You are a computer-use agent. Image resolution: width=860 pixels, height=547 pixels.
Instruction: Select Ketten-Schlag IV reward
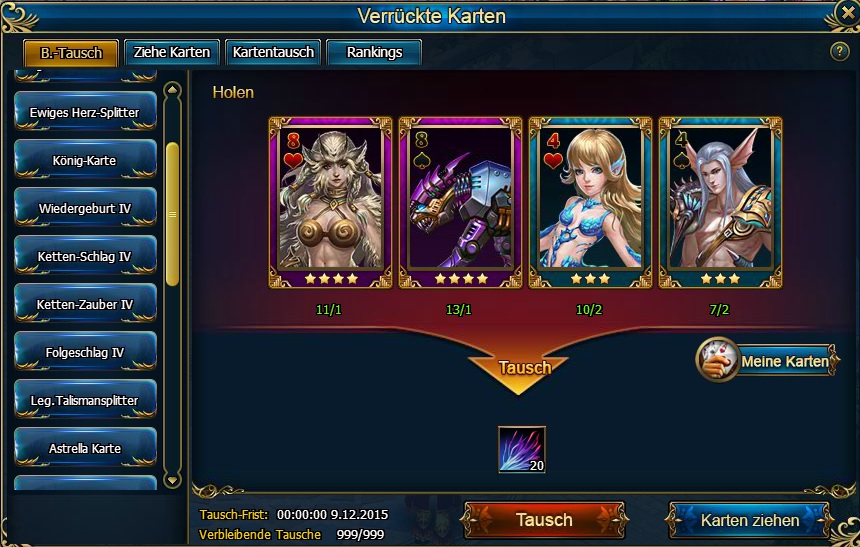pyautogui.click(x=85, y=256)
